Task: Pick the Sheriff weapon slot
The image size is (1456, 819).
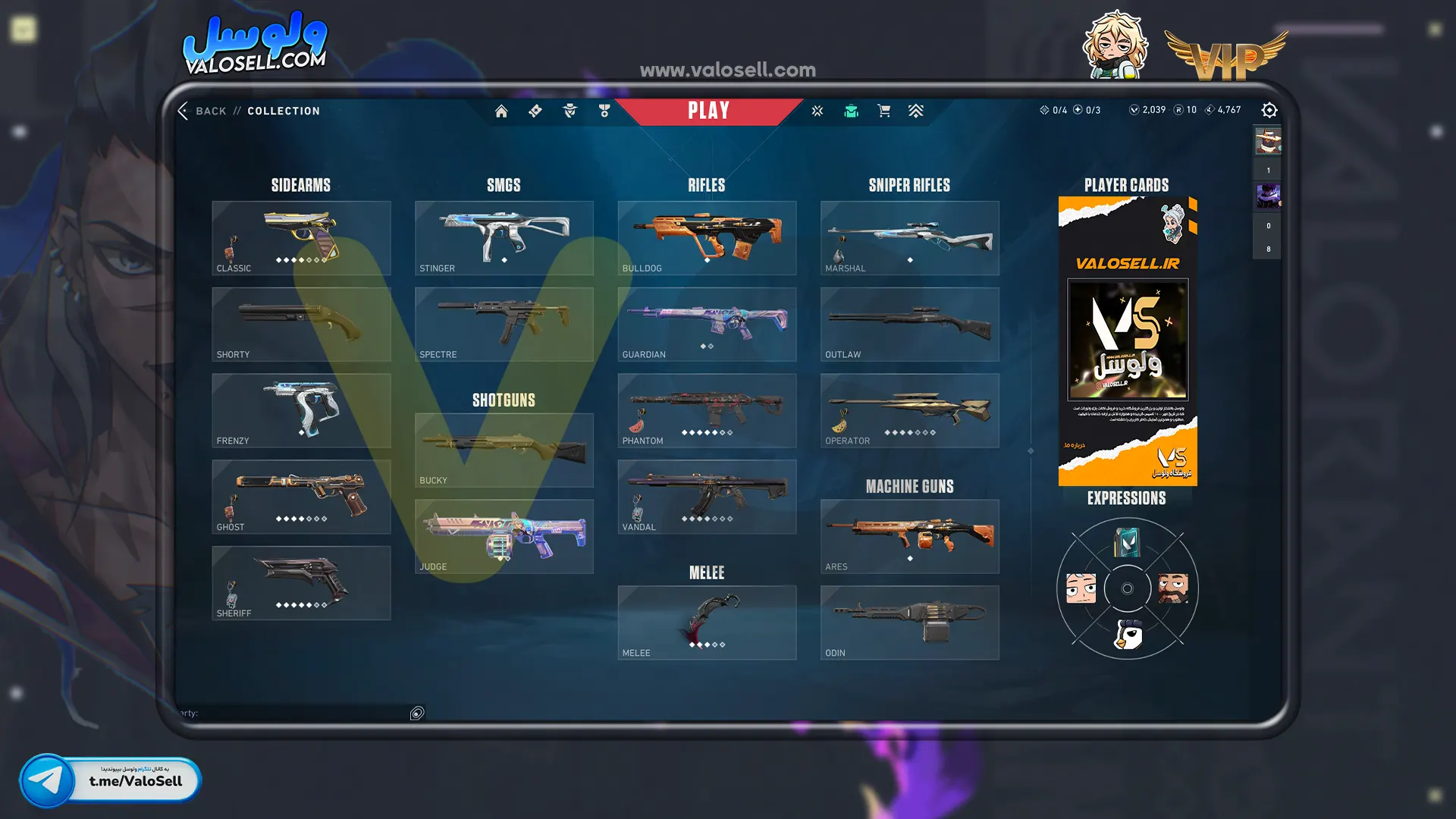Action: point(301,582)
